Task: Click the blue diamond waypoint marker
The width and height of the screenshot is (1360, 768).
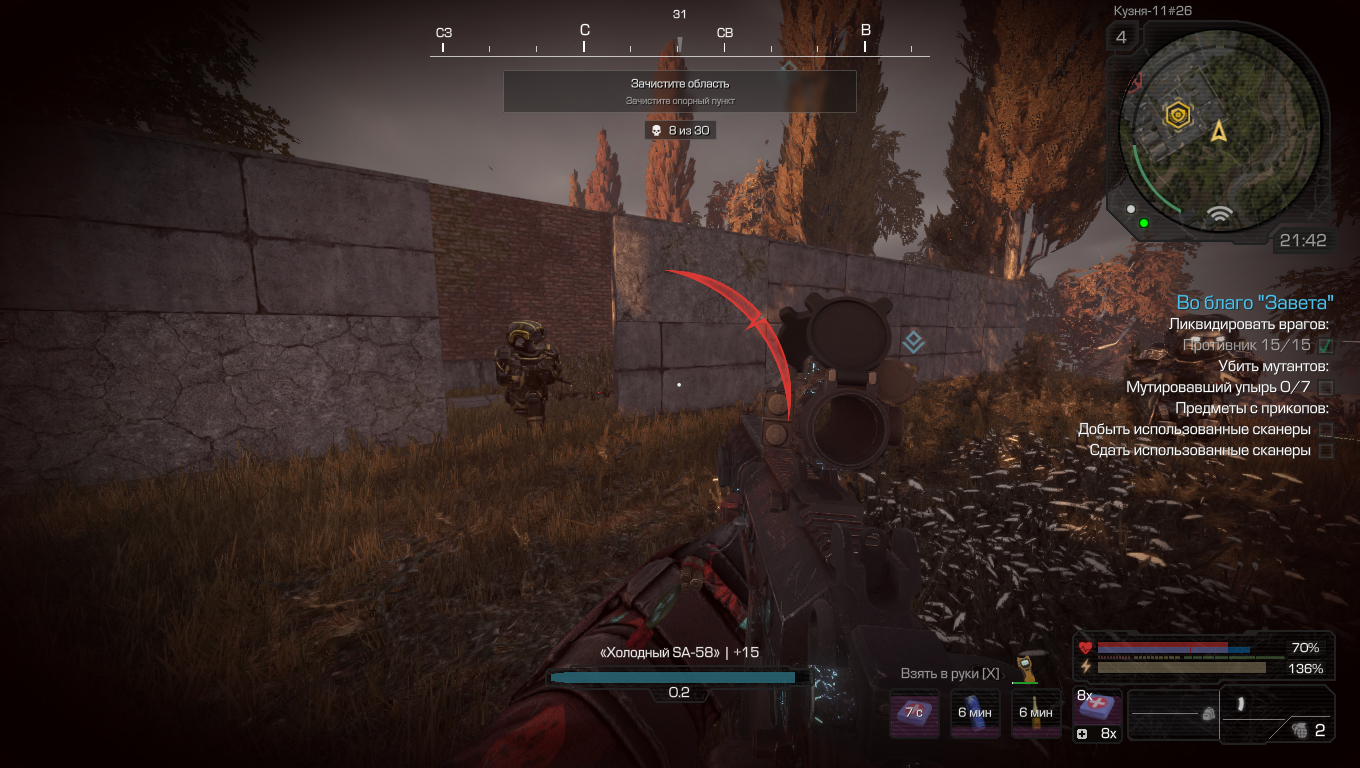Action: (x=912, y=343)
